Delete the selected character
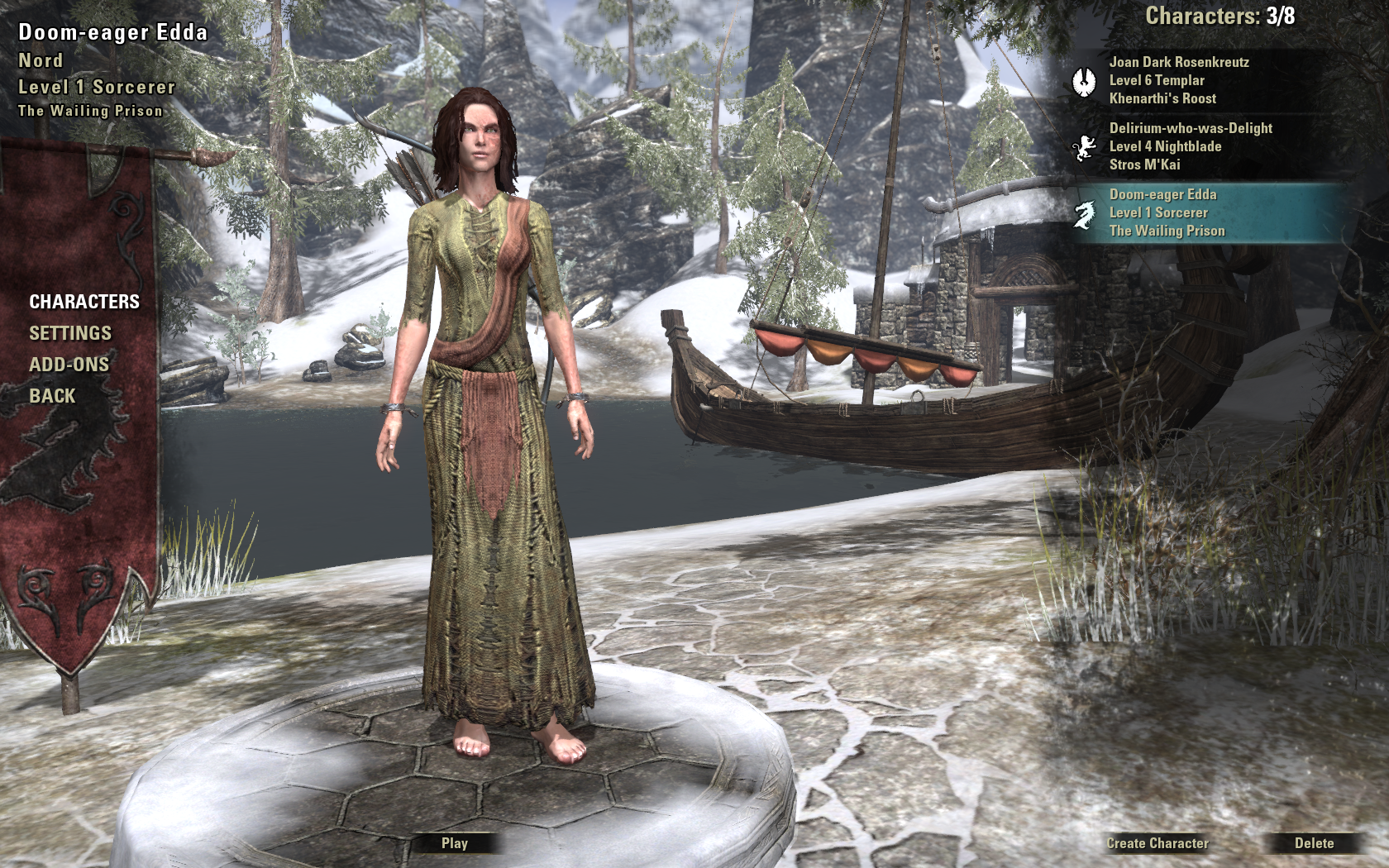The image size is (1389, 868). 1314,843
